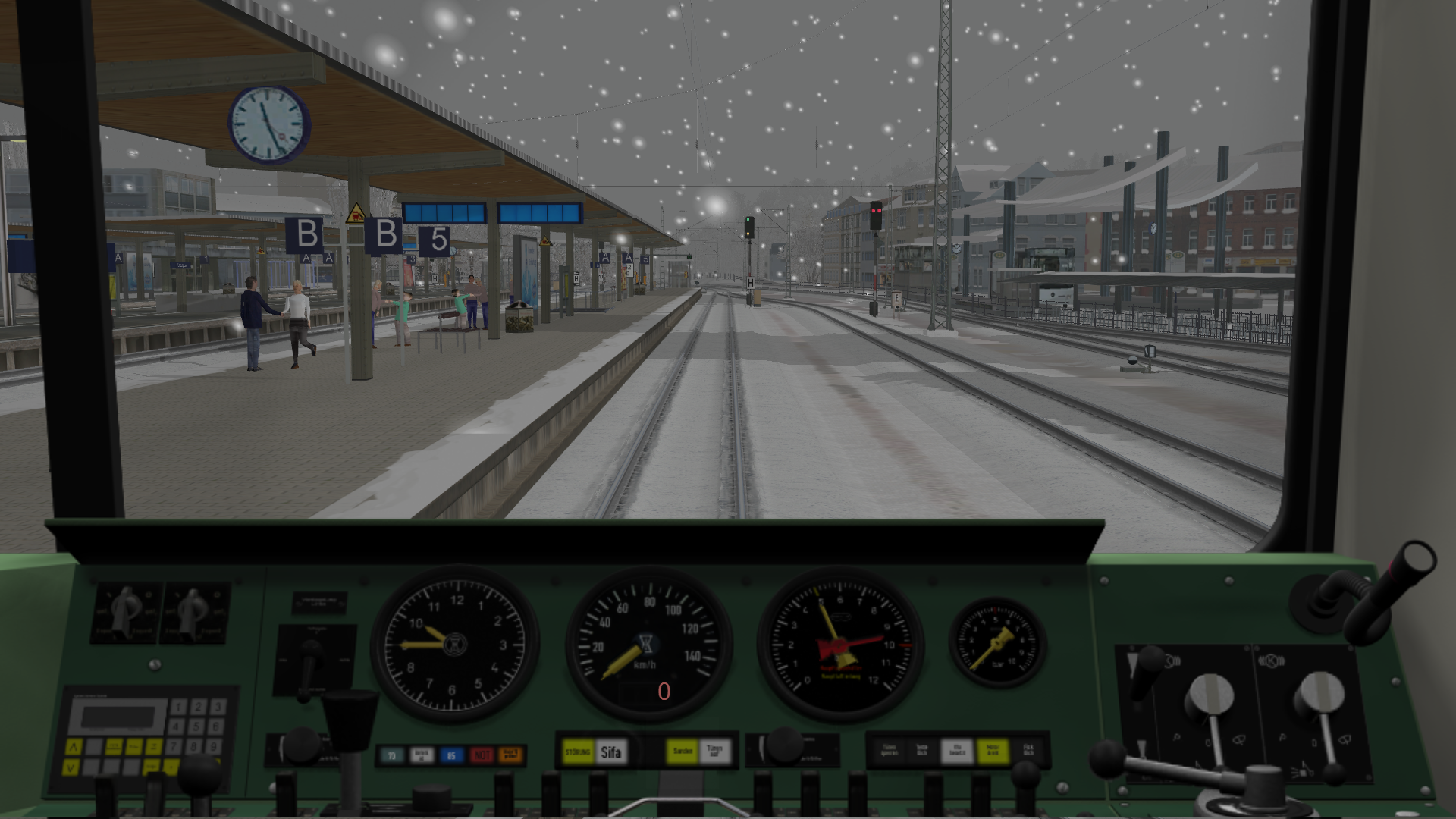This screenshot has height=819, width=1456.
Task: Click the yellow up-arrow keypad key
Action: tap(73, 747)
